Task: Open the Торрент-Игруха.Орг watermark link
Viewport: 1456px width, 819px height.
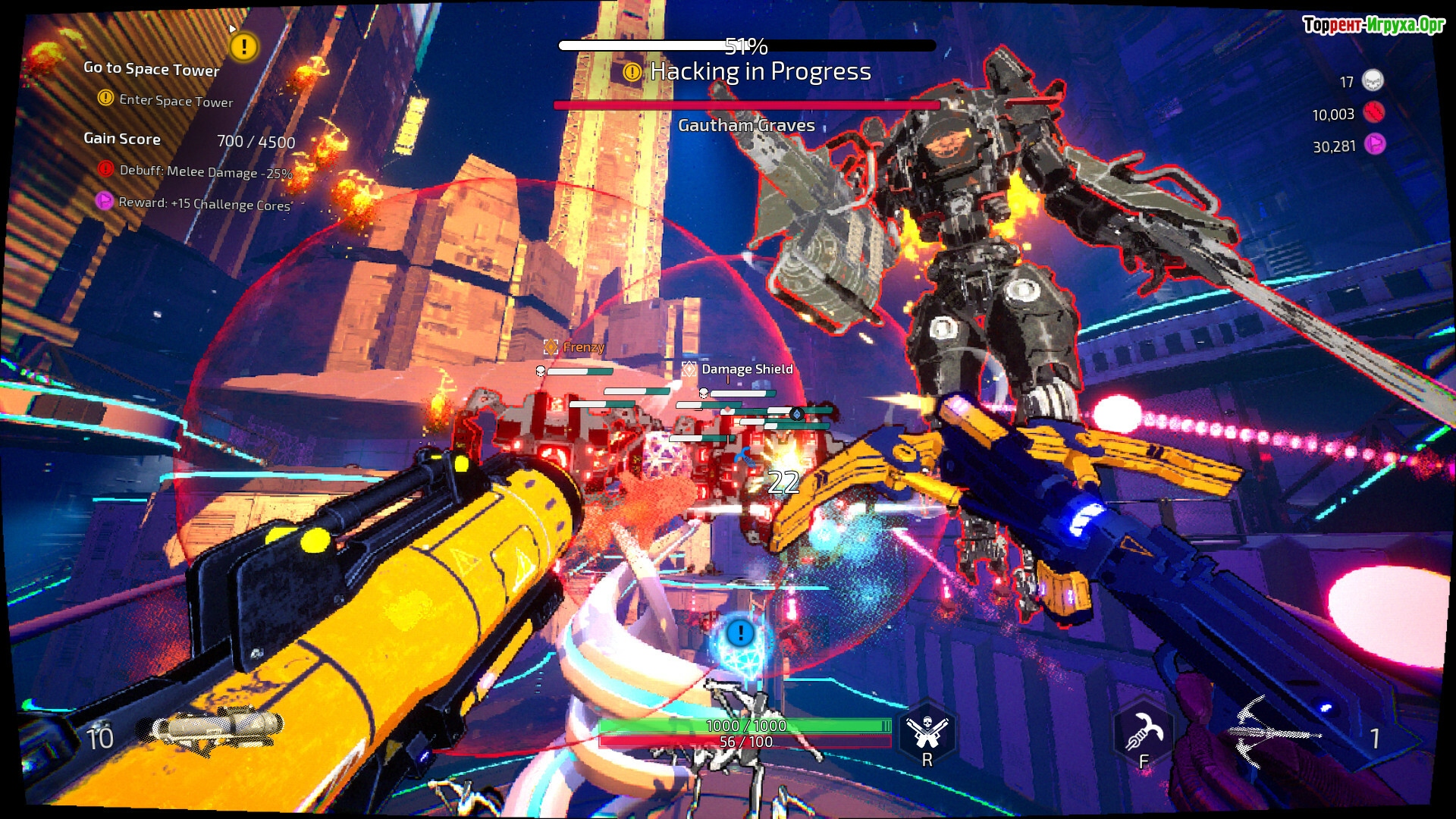Action: pos(1373,25)
